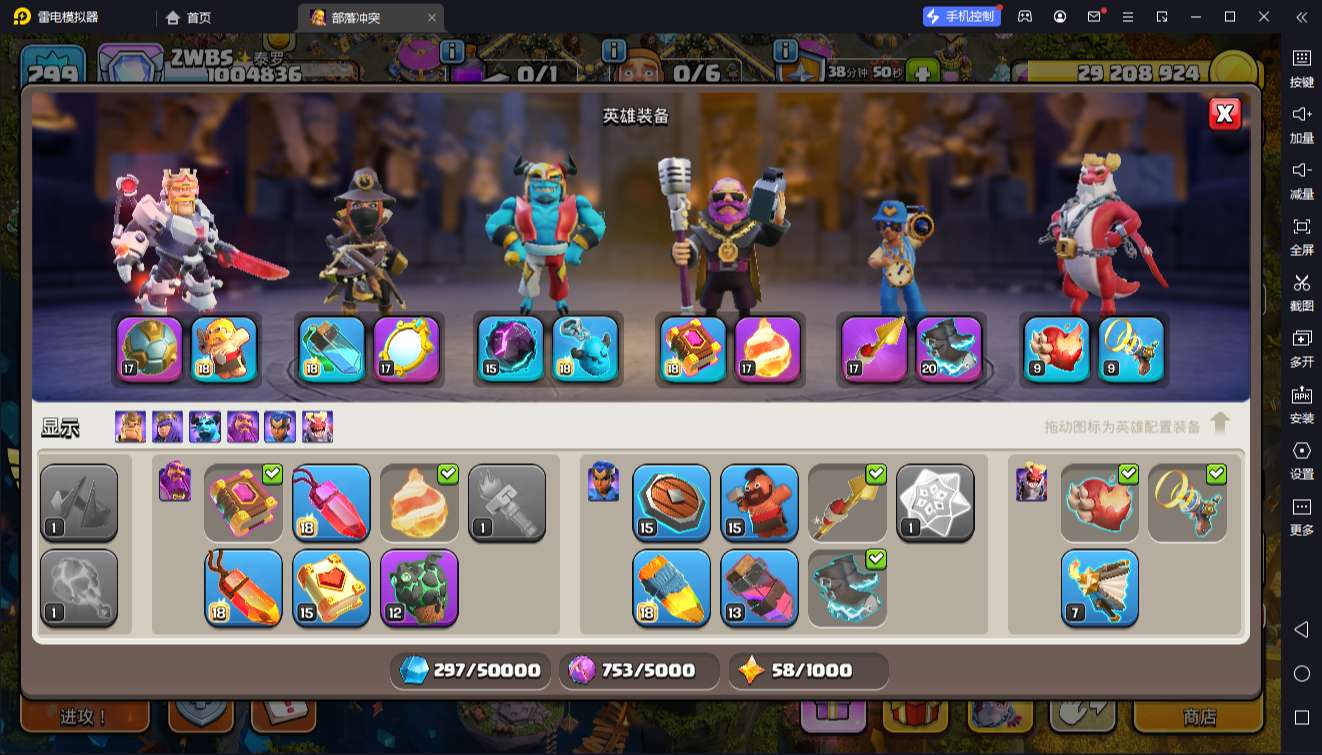Select the level 18 Haste Vial

[671, 588]
